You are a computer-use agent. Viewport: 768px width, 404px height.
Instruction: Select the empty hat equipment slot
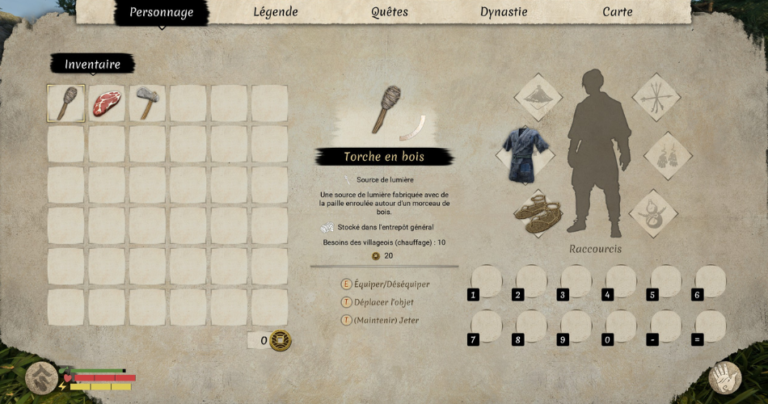(538, 97)
